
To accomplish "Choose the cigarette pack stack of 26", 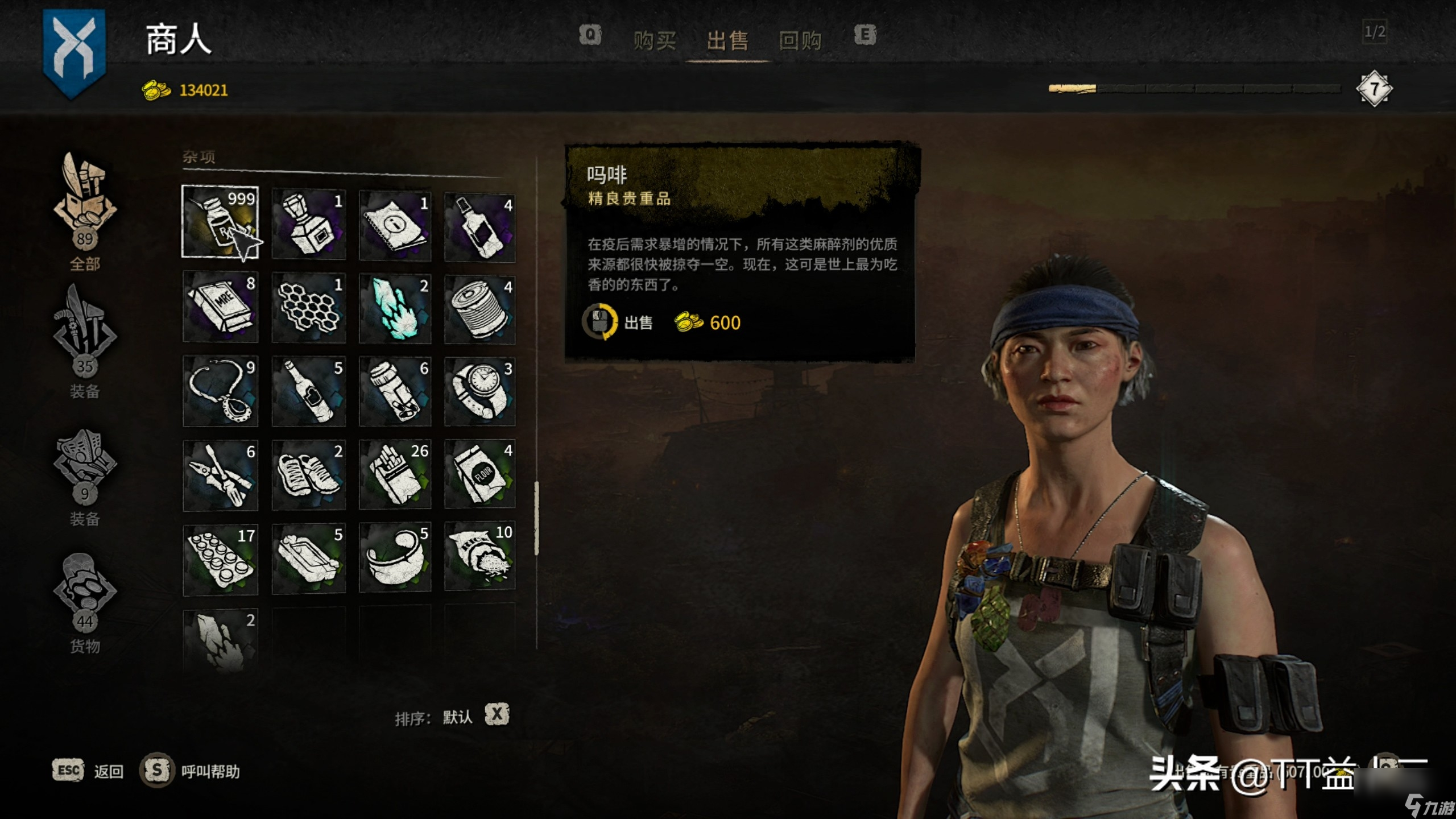I will click(x=395, y=474).
